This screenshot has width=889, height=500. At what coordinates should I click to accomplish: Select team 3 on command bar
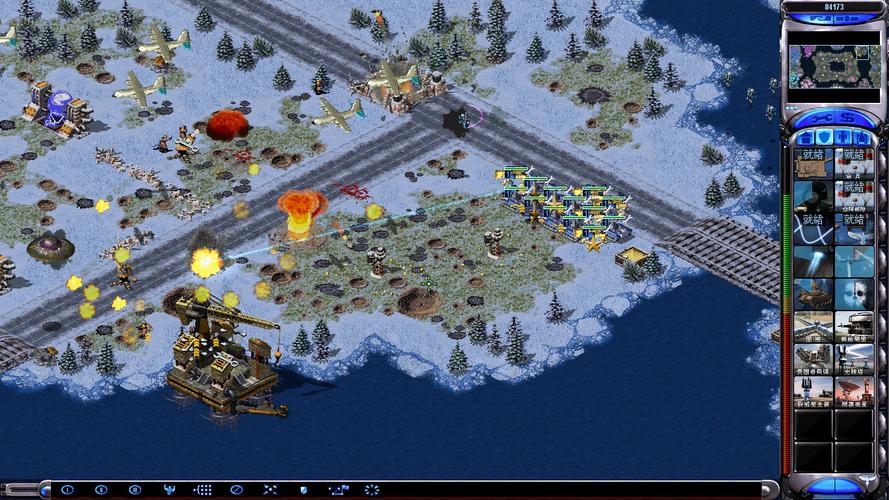pos(135,490)
